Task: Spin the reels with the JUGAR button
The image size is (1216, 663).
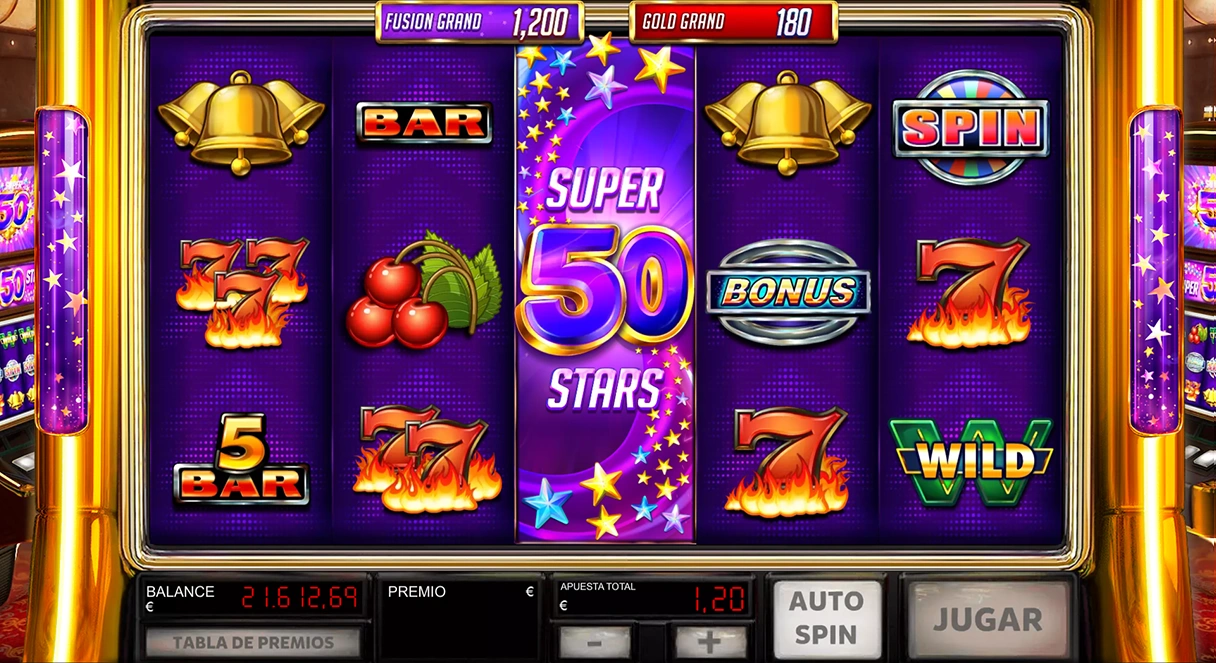Action: click(988, 619)
